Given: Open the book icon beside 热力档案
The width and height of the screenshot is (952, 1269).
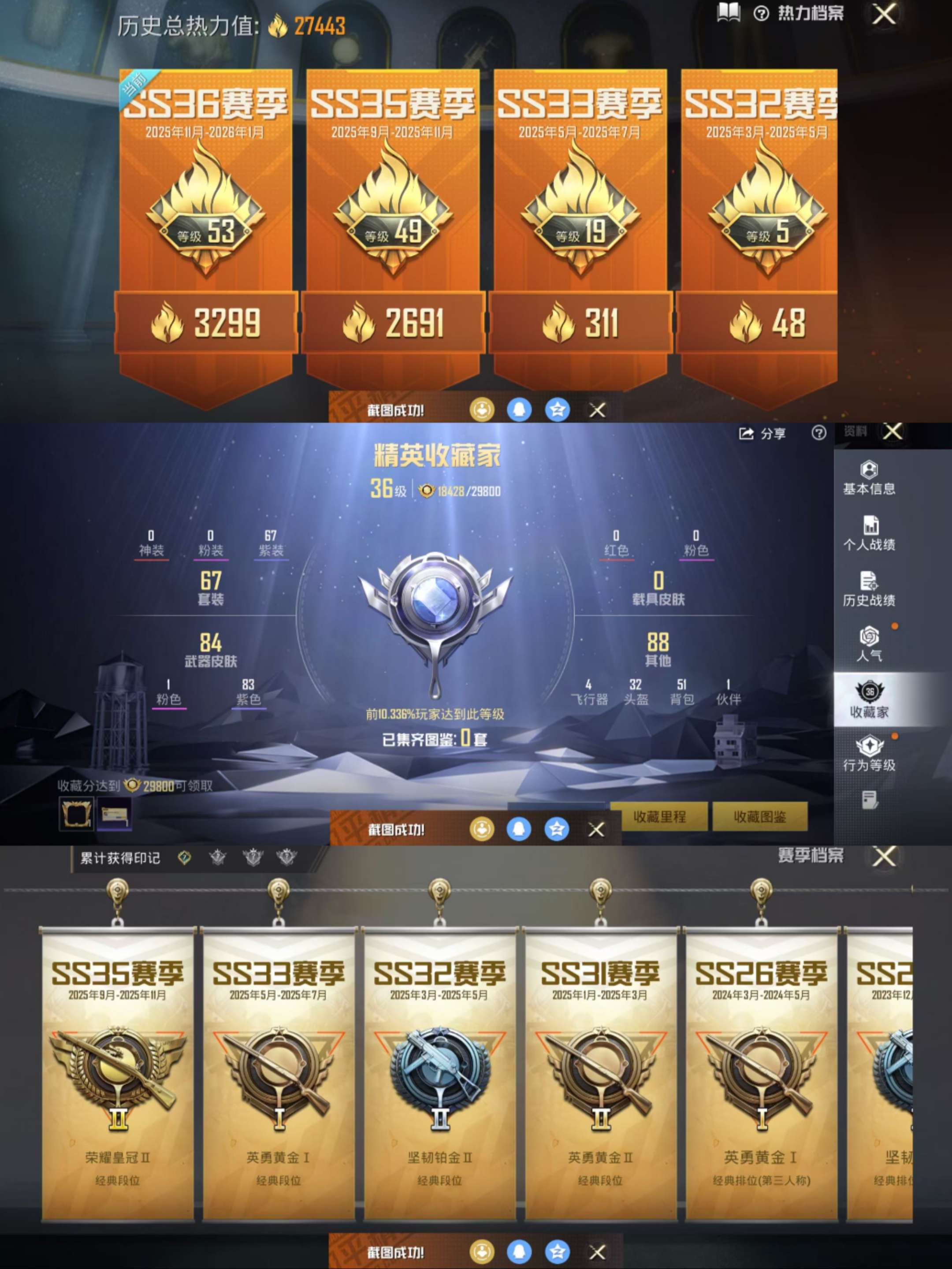Looking at the screenshot, I should coord(729,13).
